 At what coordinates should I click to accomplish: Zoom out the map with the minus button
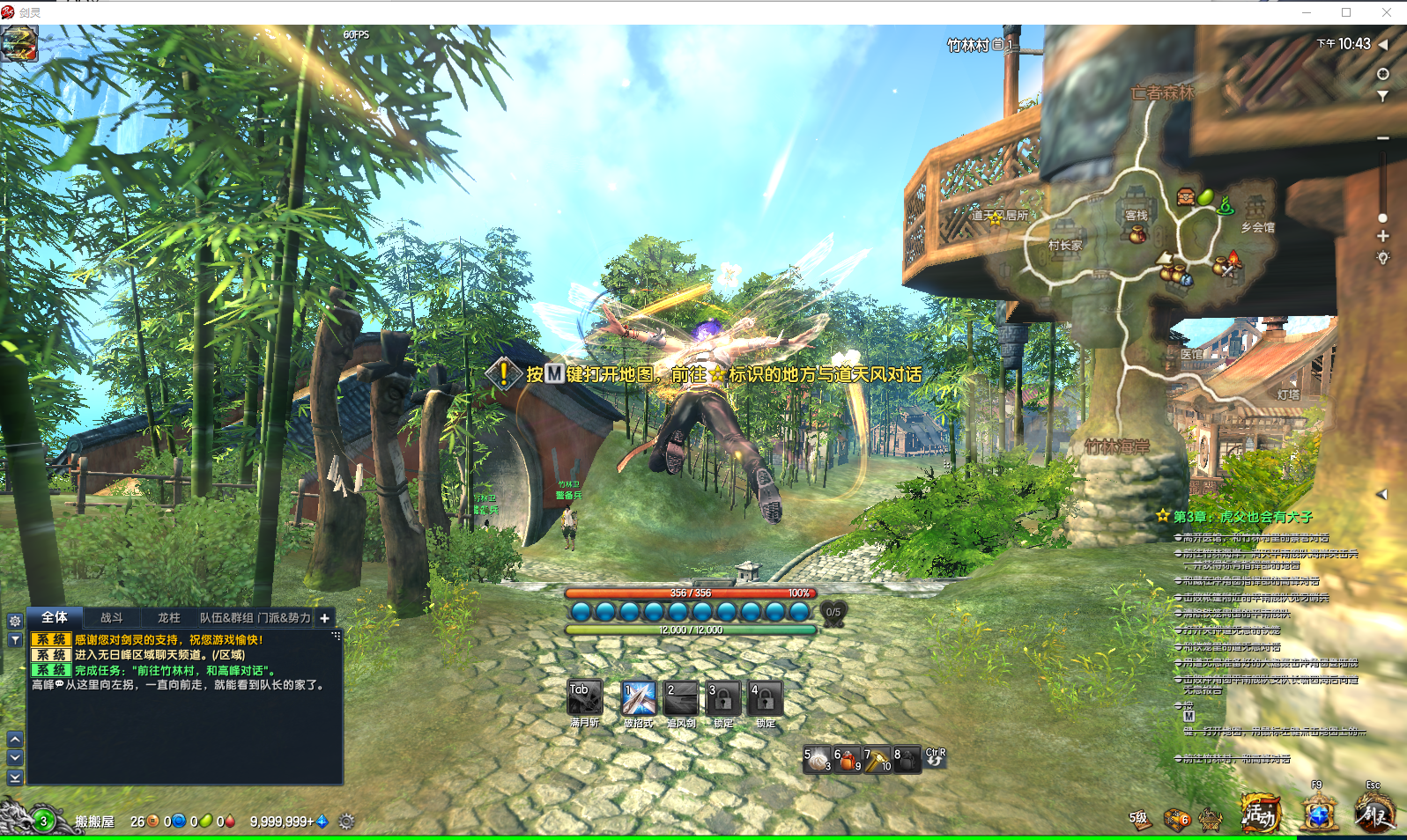tap(1383, 138)
